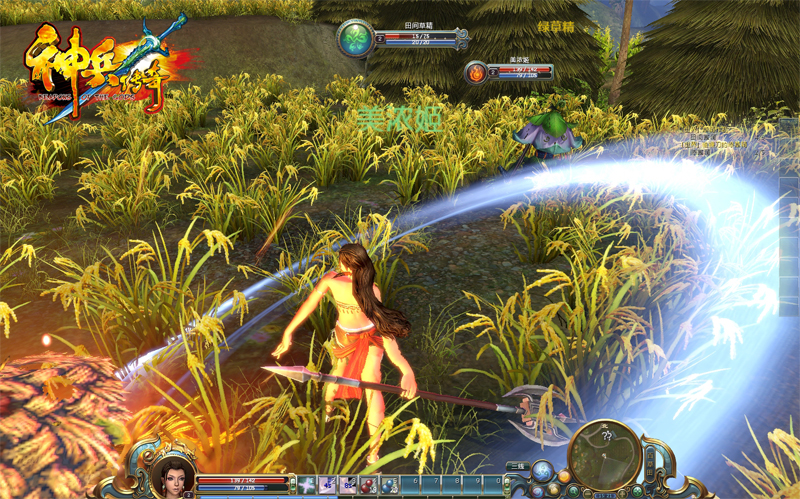The height and width of the screenshot is (499, 800).
Task: Select the 二线 channel line button
Action: point(516,466)
